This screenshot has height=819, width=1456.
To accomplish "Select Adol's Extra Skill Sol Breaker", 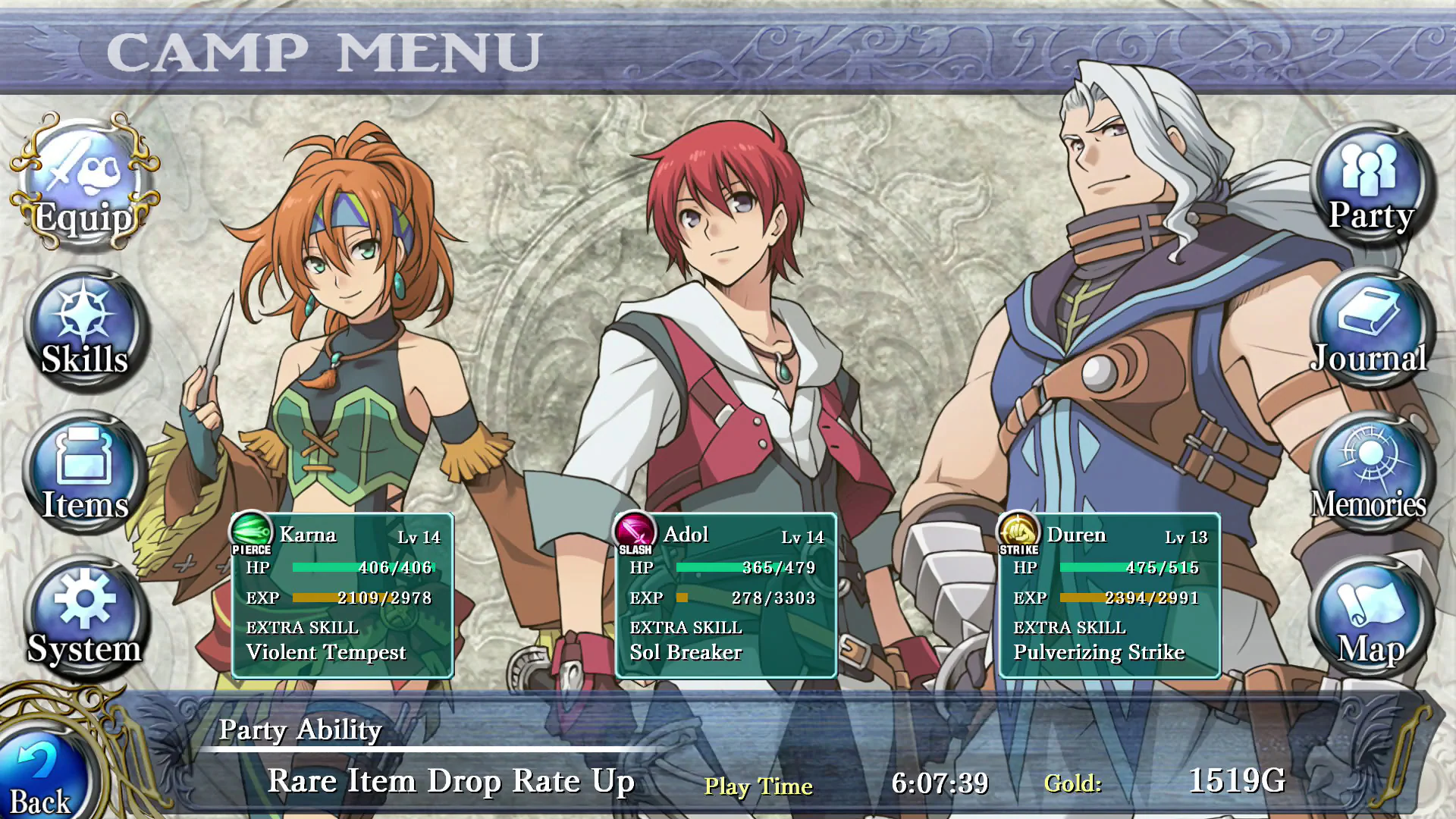I will tap(686, 651).
